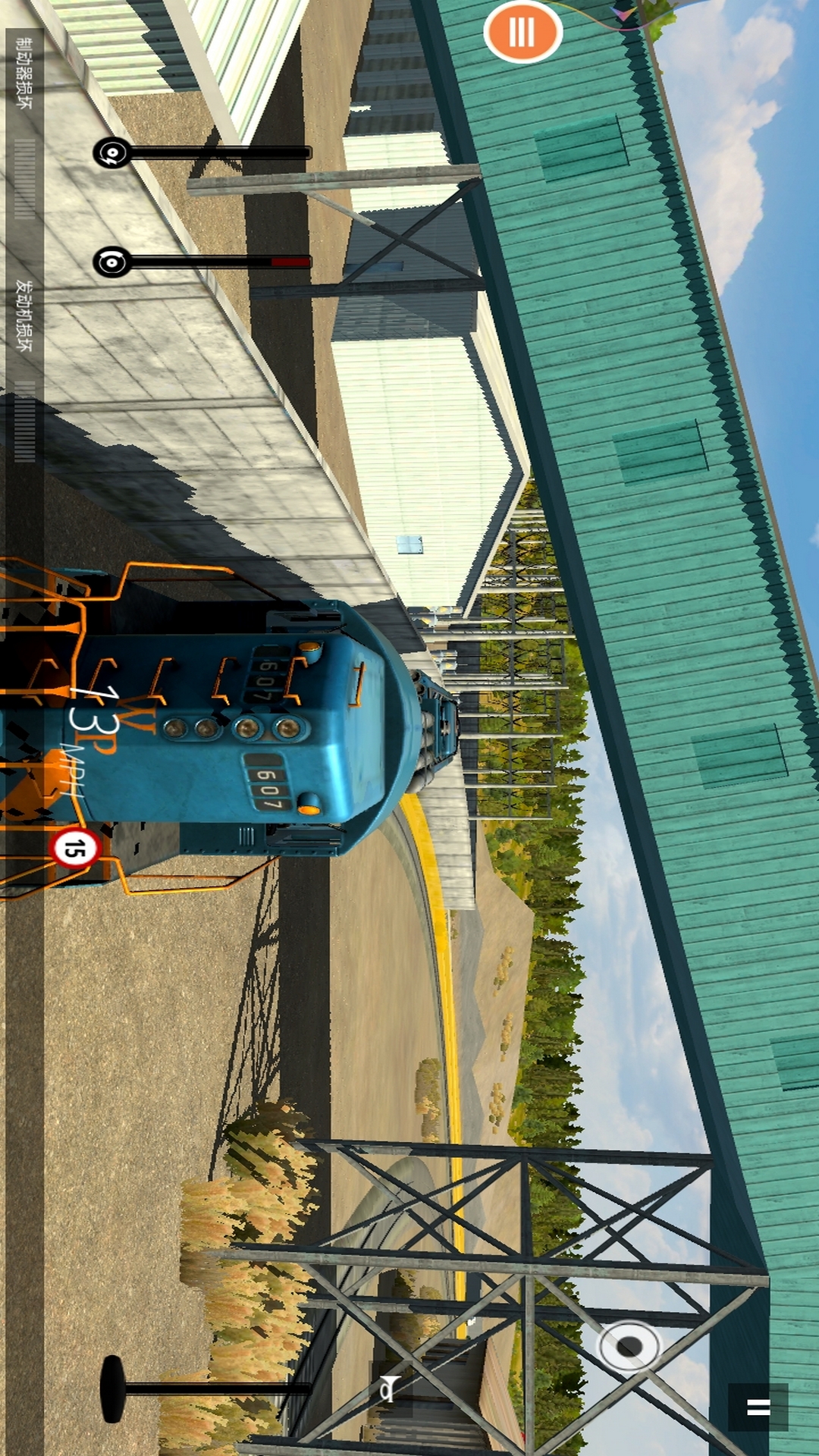Open the menu with the two-bar icon
Screen dimensions: 819x1456
[x=758, y=1407]
